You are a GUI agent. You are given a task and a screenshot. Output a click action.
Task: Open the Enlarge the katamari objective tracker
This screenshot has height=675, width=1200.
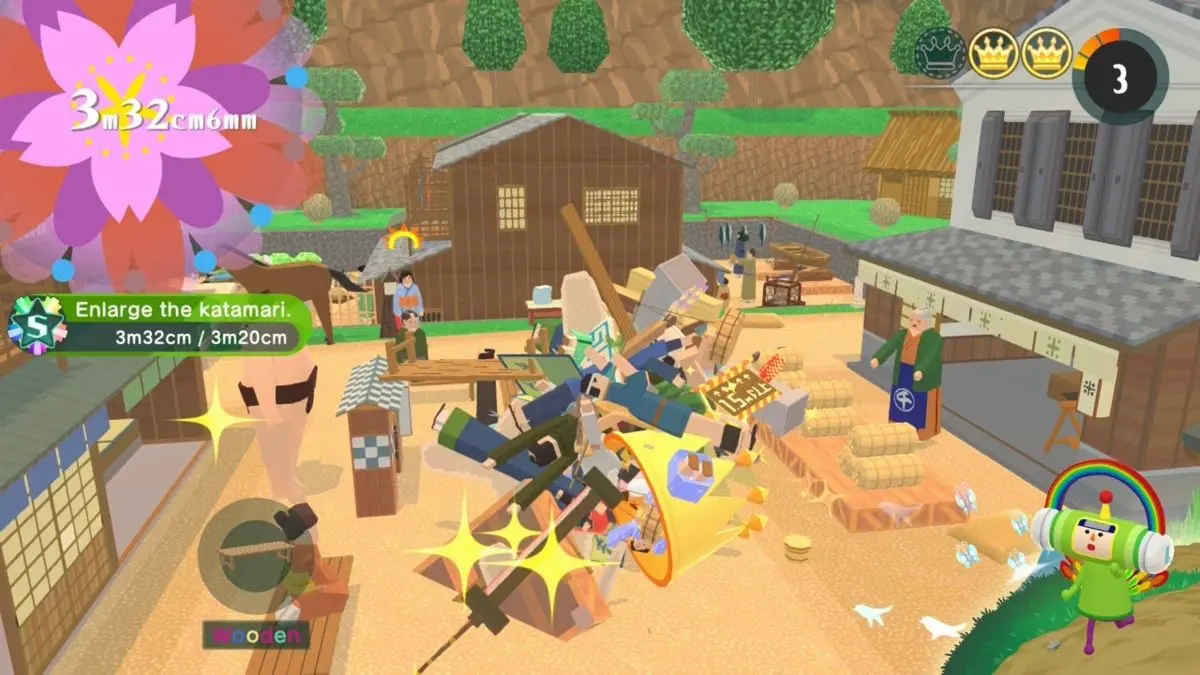click(180, 323)
